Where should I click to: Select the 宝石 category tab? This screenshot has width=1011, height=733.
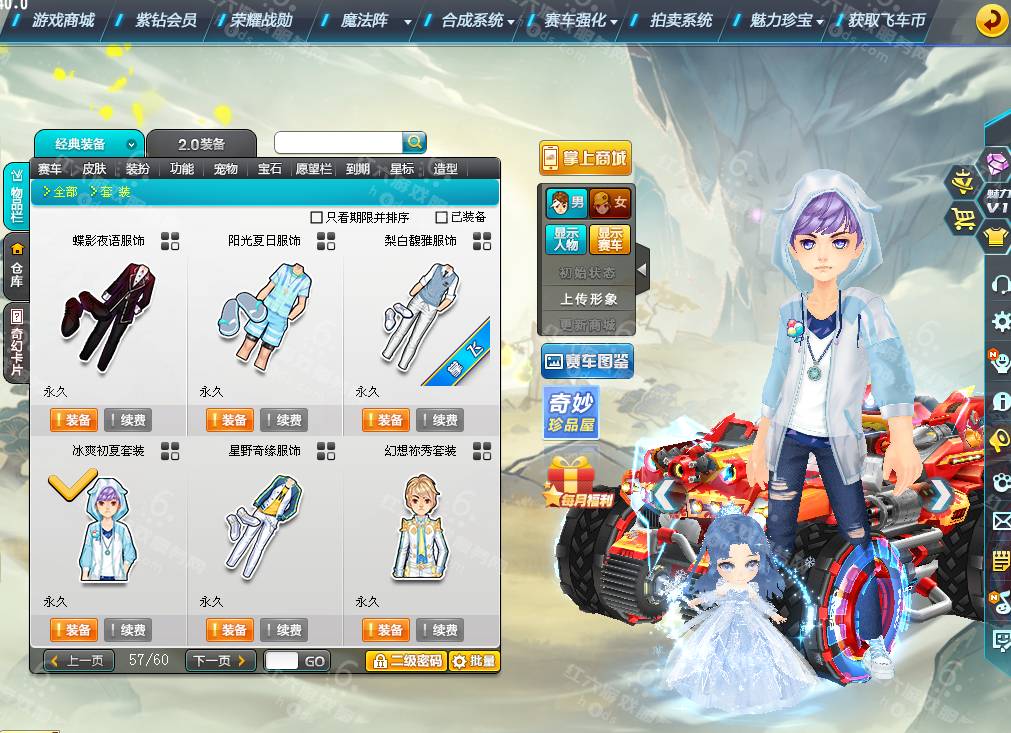270,169
